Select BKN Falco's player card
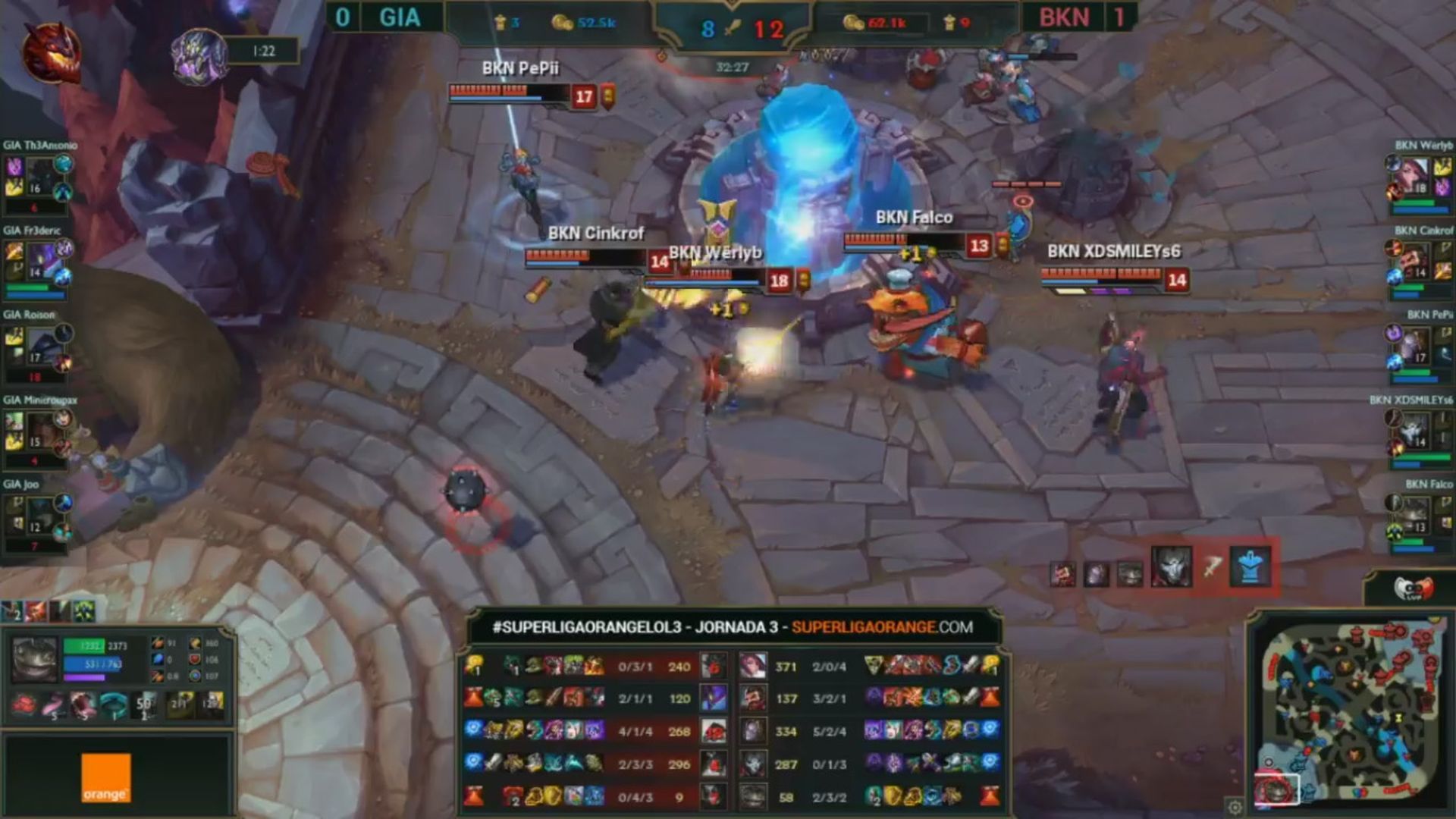The image size is (1456, 819). pos(1420,517)
